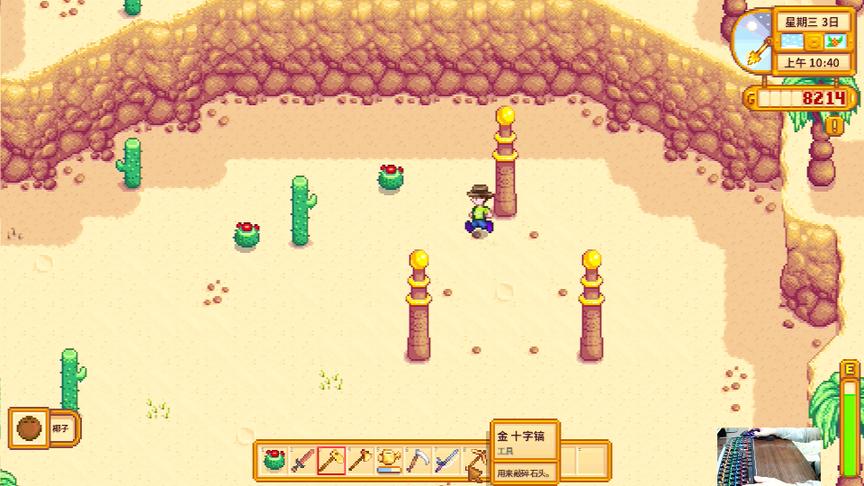
Task: Select the golden watering can
Action: pyautogui.click(x=389, y=460)
